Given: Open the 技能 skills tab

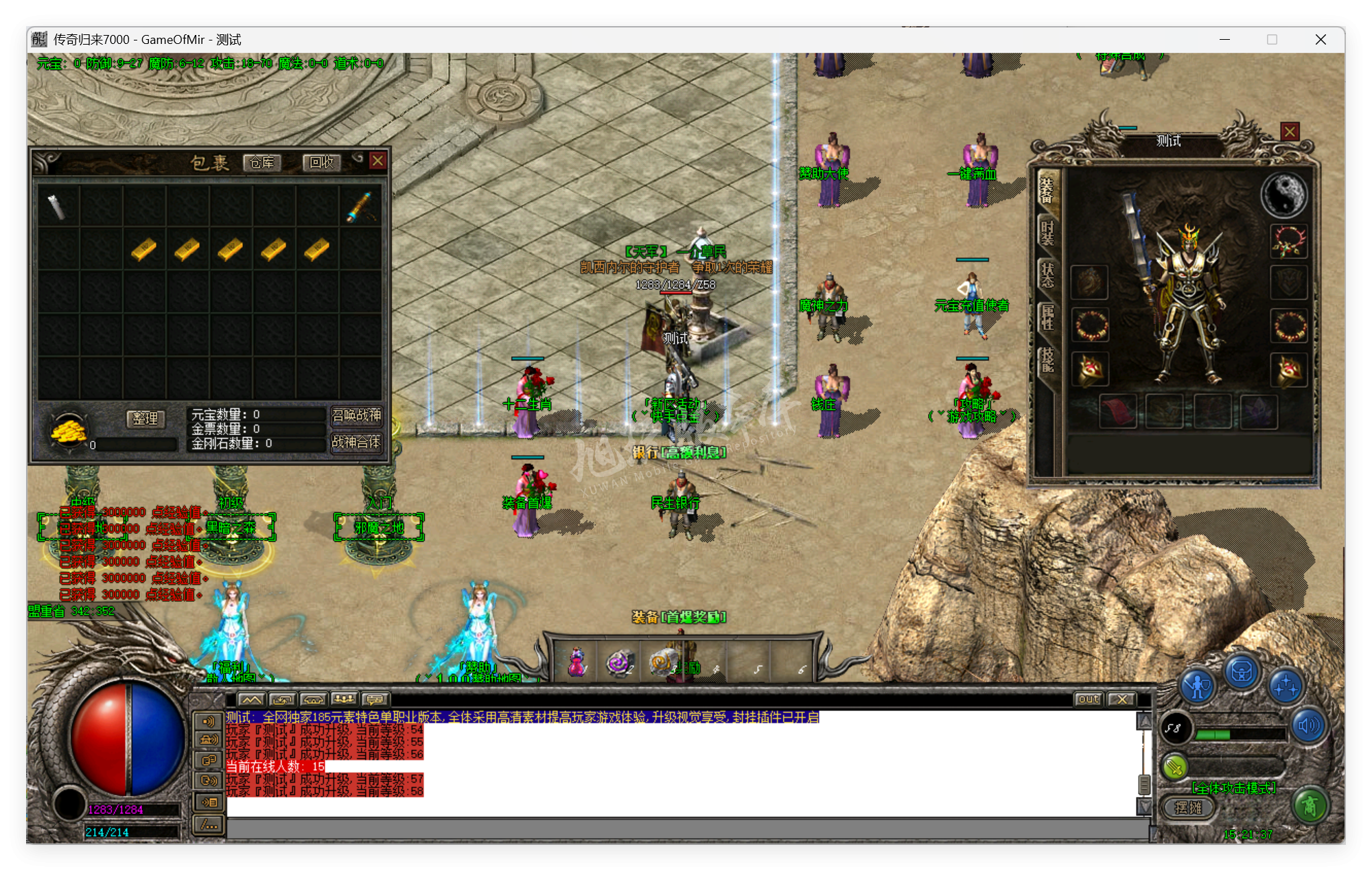Looking at the screenshot, I should click(x=1047, y=359).
